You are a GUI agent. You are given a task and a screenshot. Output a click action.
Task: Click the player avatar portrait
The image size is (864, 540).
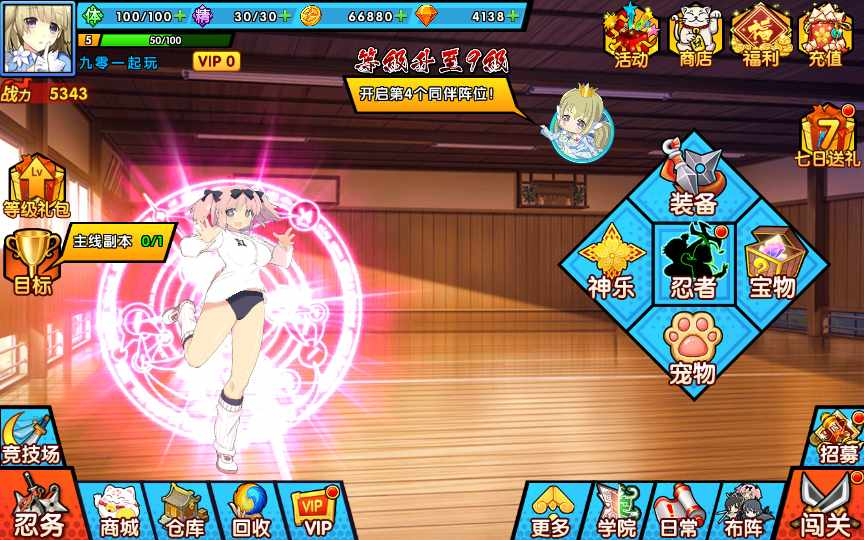coord(39,35)
